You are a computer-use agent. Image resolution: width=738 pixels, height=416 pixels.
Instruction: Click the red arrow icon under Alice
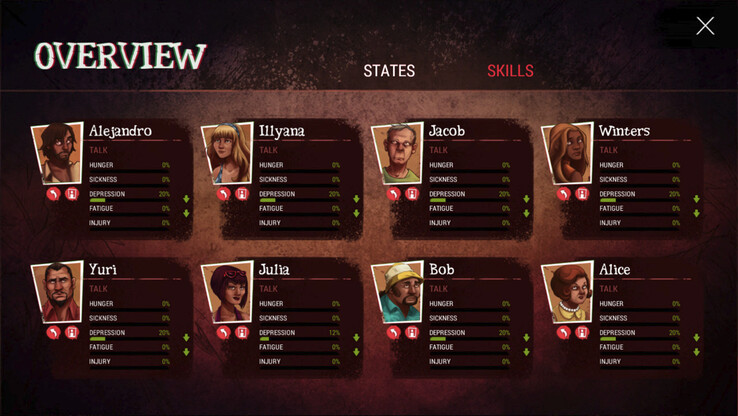pos(563,333)
